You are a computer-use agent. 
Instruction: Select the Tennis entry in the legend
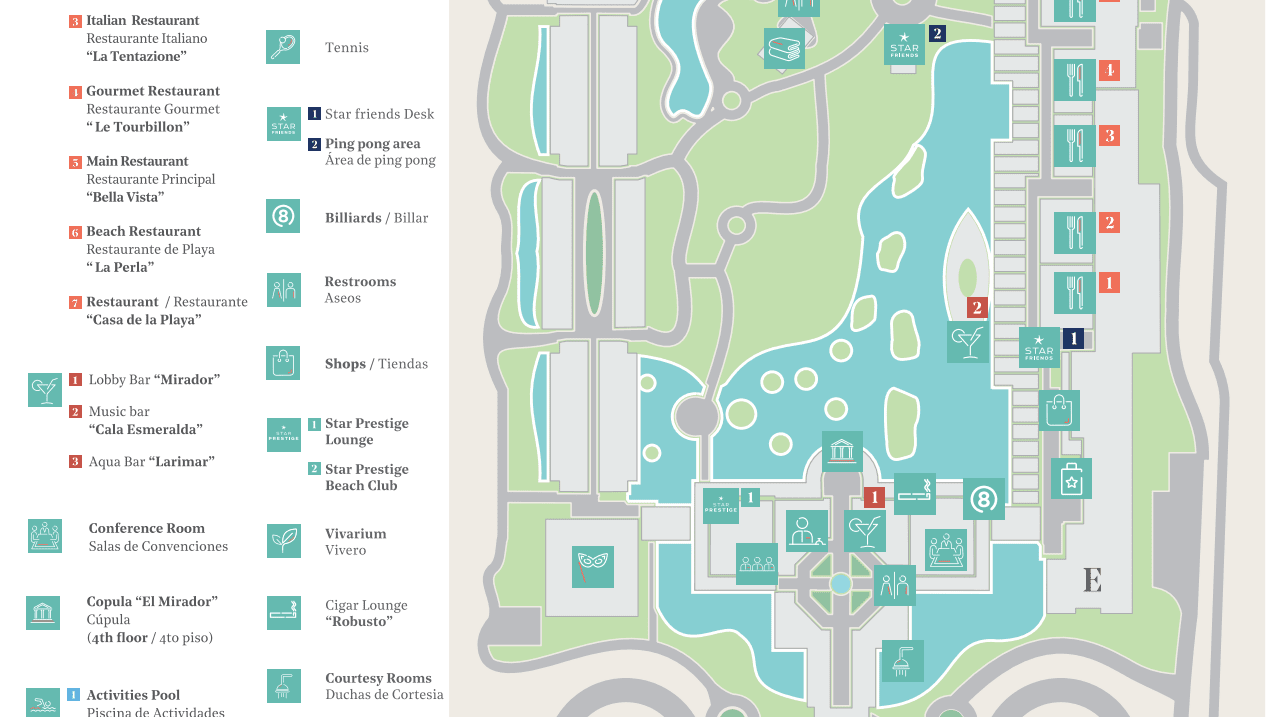(x=346, y=47)
